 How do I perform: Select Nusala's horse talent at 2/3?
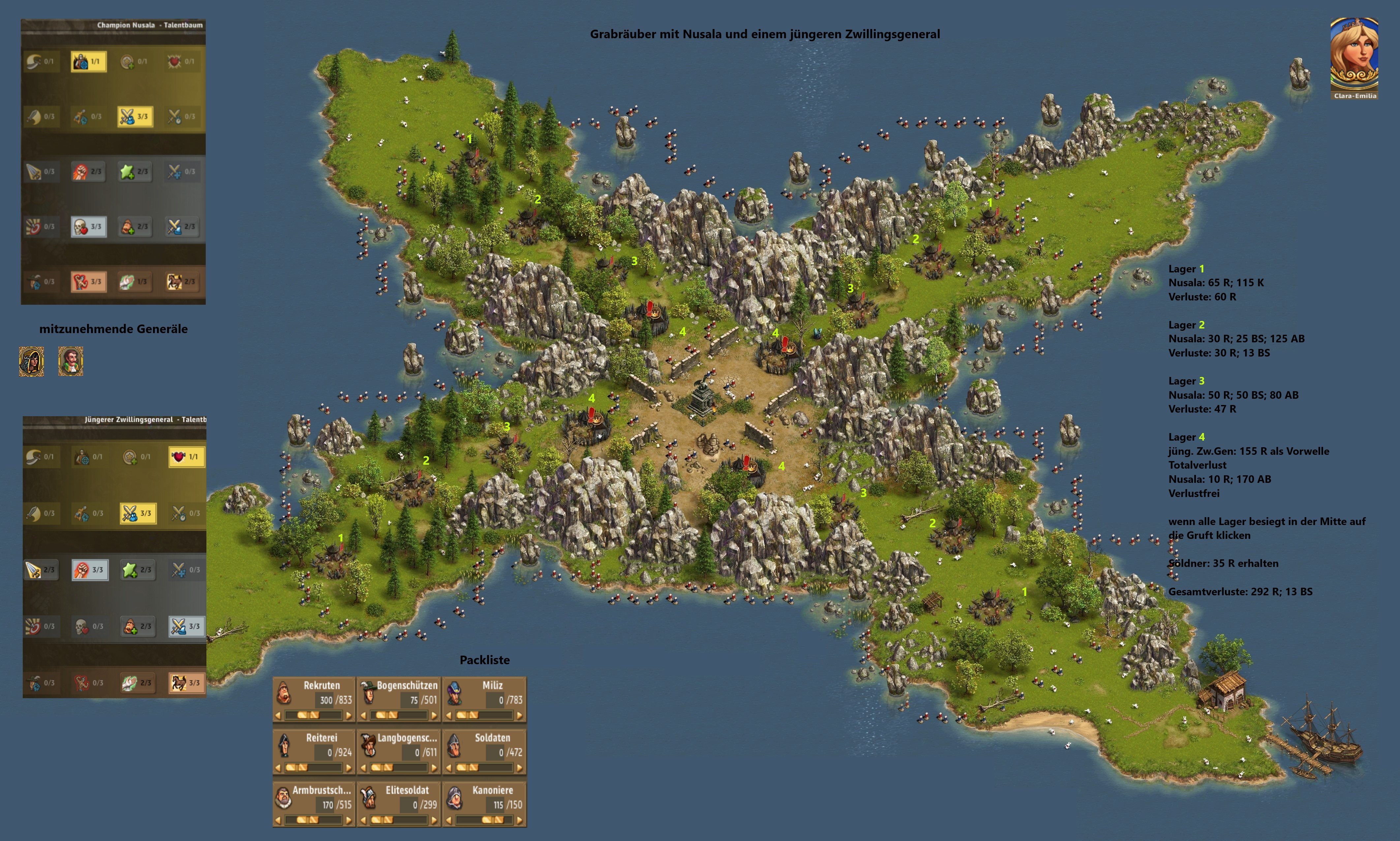pyautogui.click(x=182, y=282)
